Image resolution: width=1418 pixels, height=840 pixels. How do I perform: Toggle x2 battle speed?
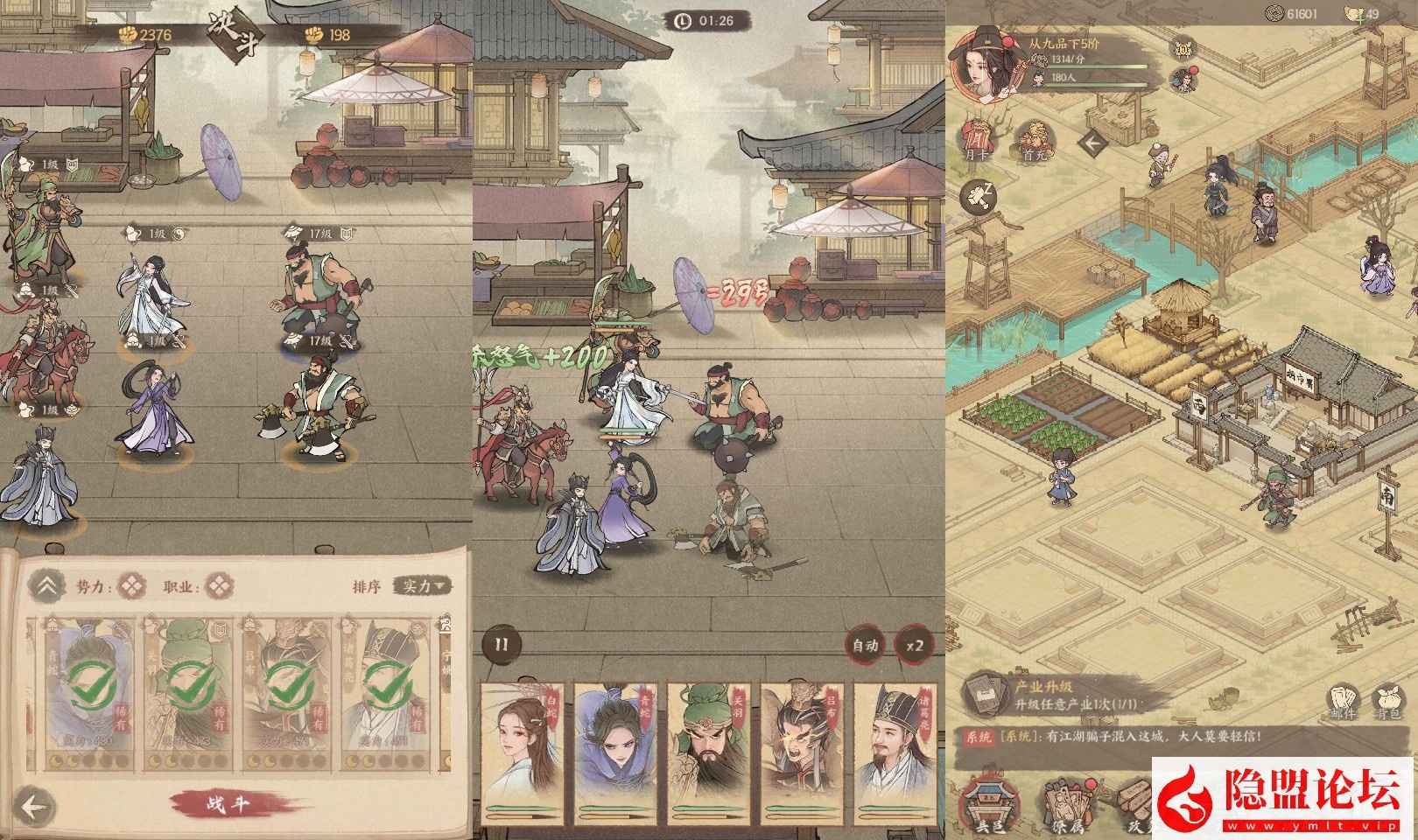click(915, 646)
